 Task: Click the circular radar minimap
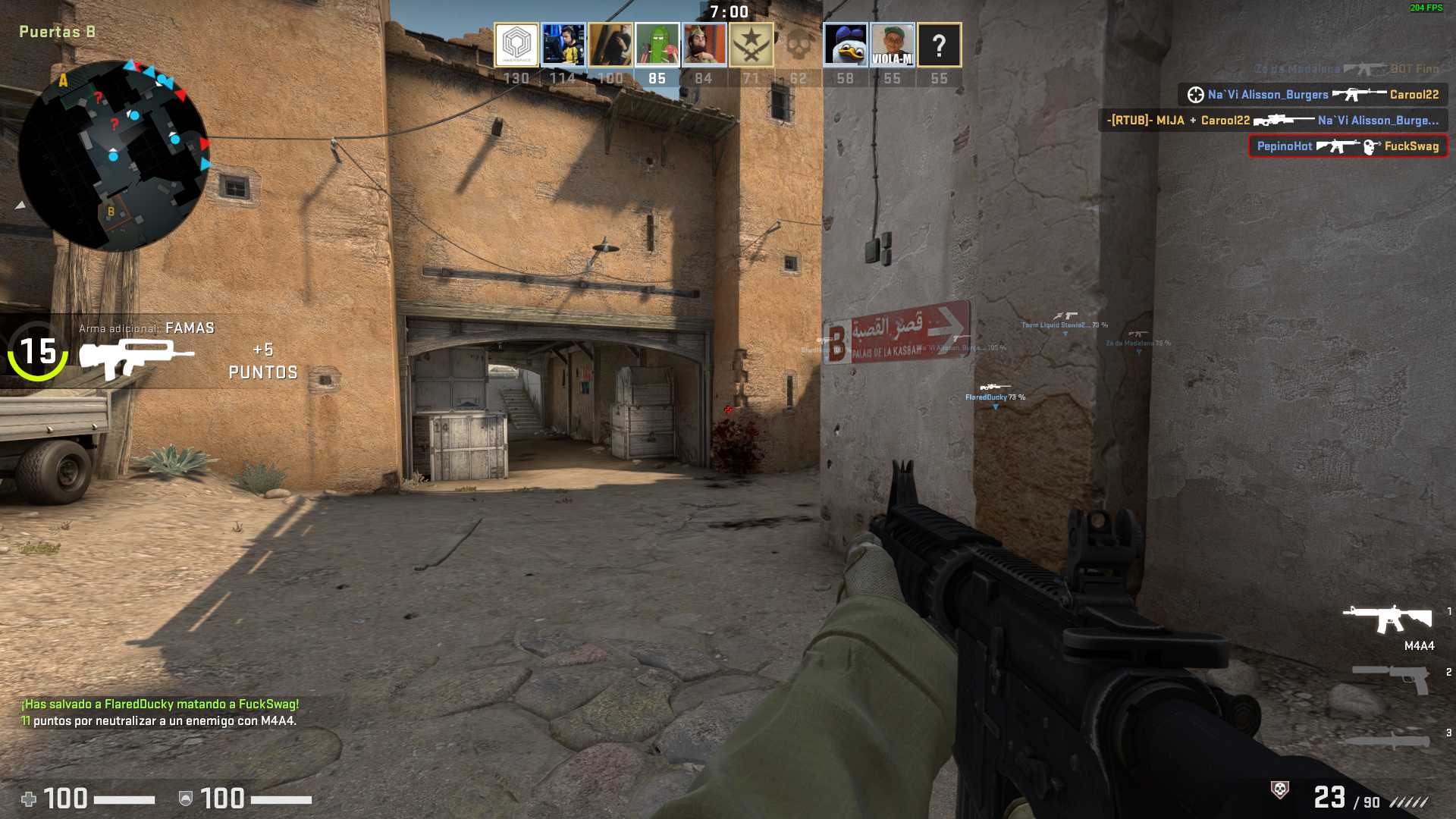click(114, 155)
